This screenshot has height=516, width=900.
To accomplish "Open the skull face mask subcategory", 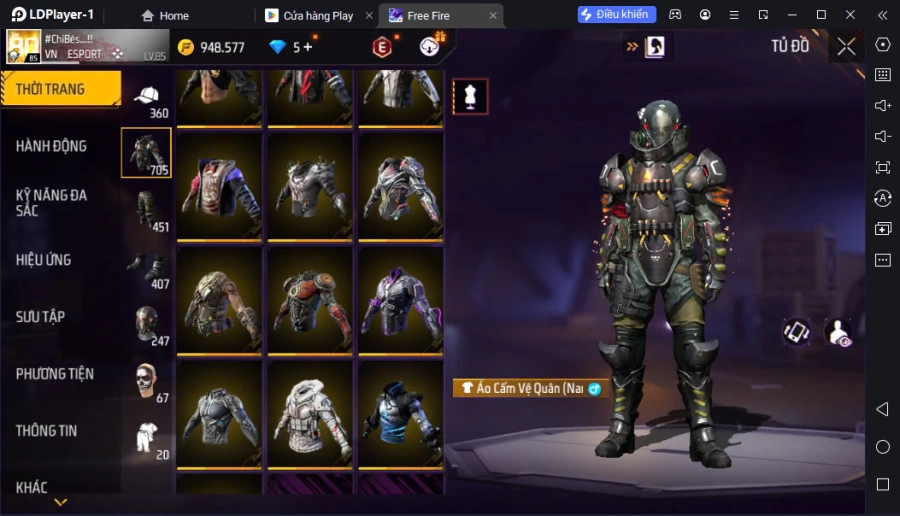I will [x=147, y=381].
